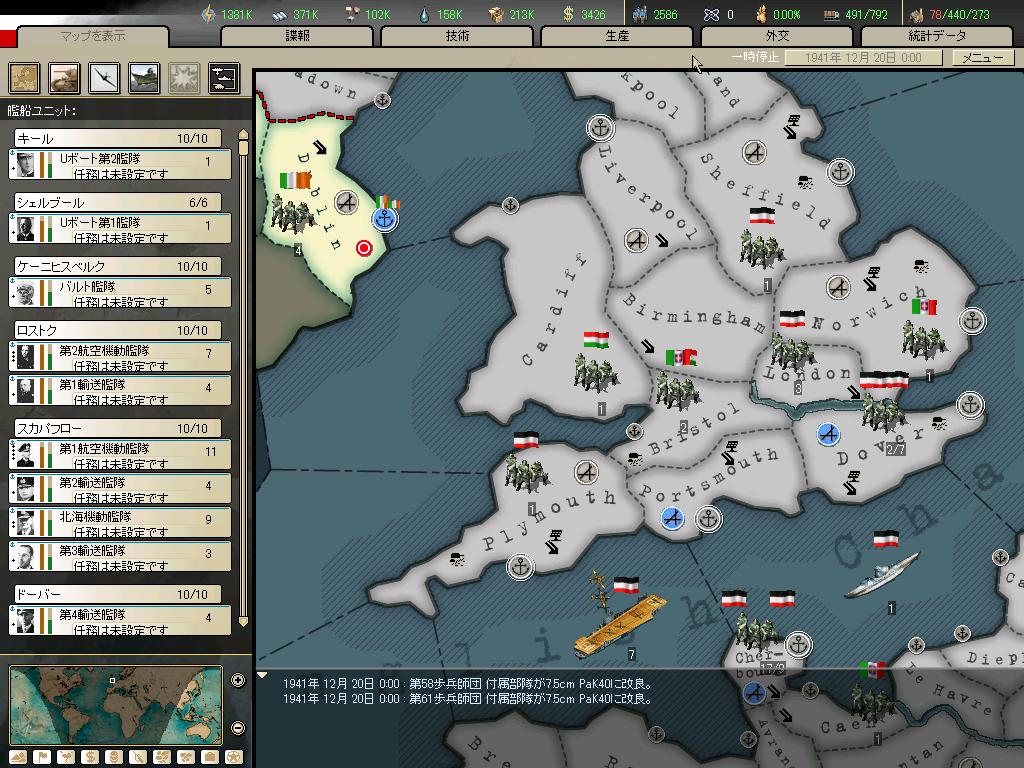Switch to the dollar-sign economic map mode

88,756
